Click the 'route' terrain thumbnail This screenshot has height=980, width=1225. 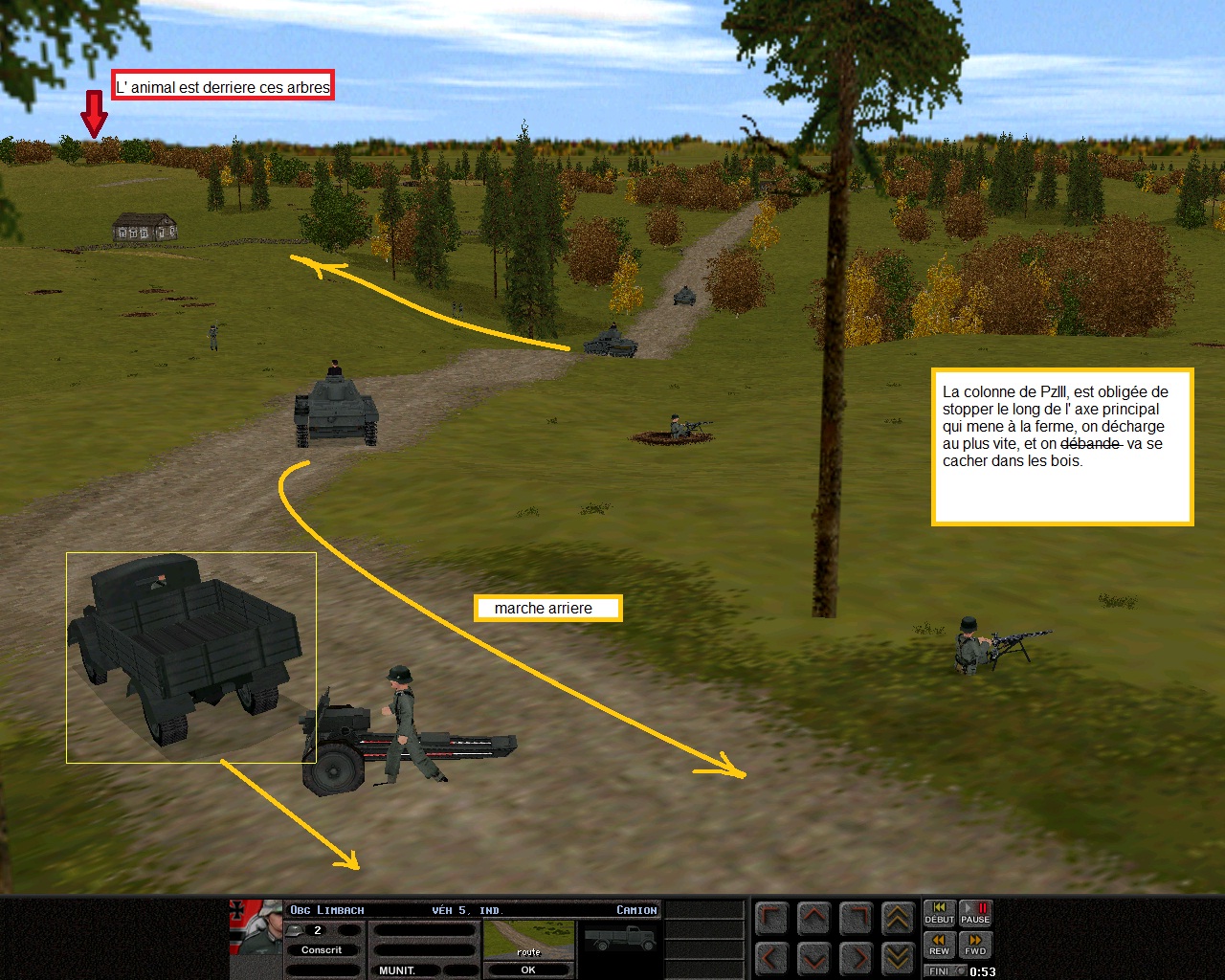tap(528, 940)
